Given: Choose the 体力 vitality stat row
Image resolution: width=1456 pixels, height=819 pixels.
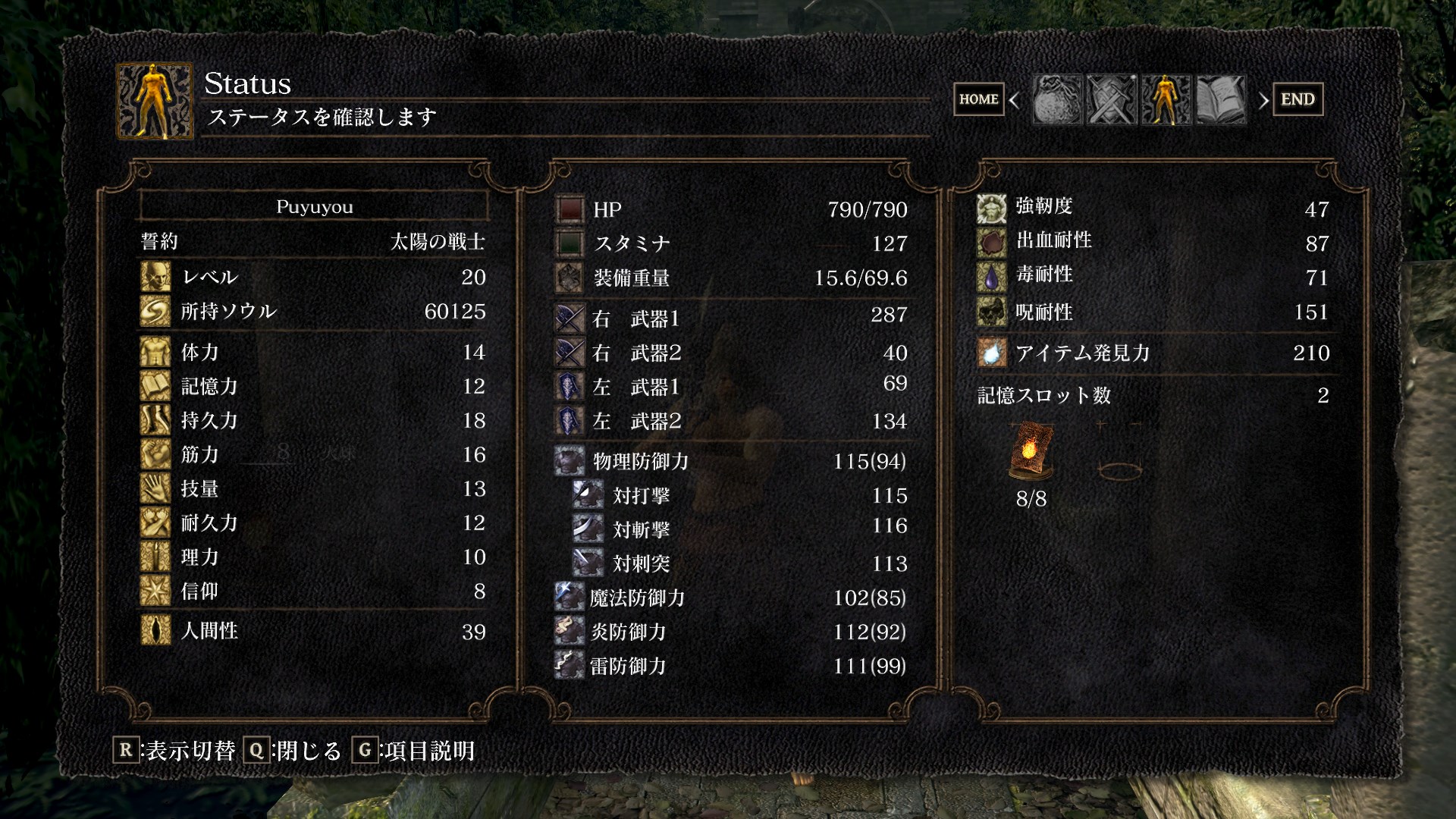Looking at the screenshot, I should tap(312, 352).
